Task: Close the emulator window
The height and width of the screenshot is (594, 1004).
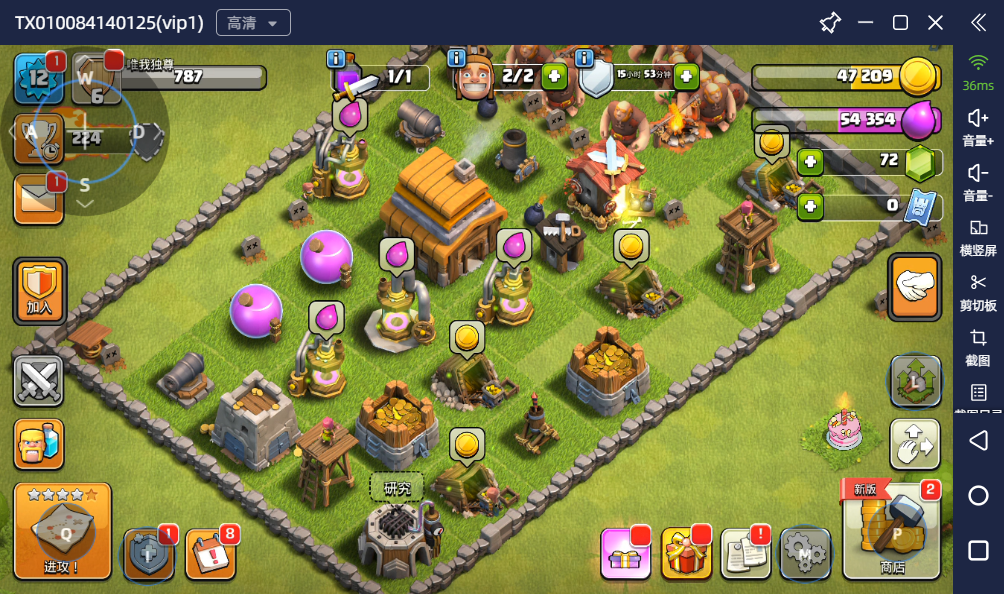Action: point(935,22)
